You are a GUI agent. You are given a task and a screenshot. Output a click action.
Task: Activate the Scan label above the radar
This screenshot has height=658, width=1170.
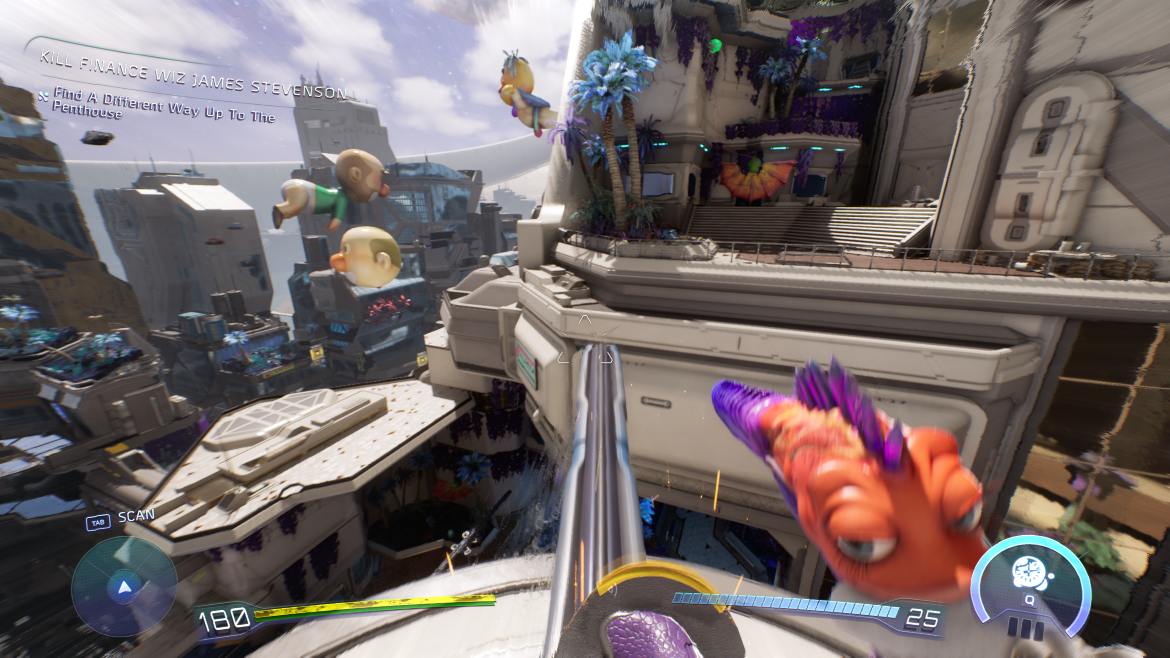point(136,518)
